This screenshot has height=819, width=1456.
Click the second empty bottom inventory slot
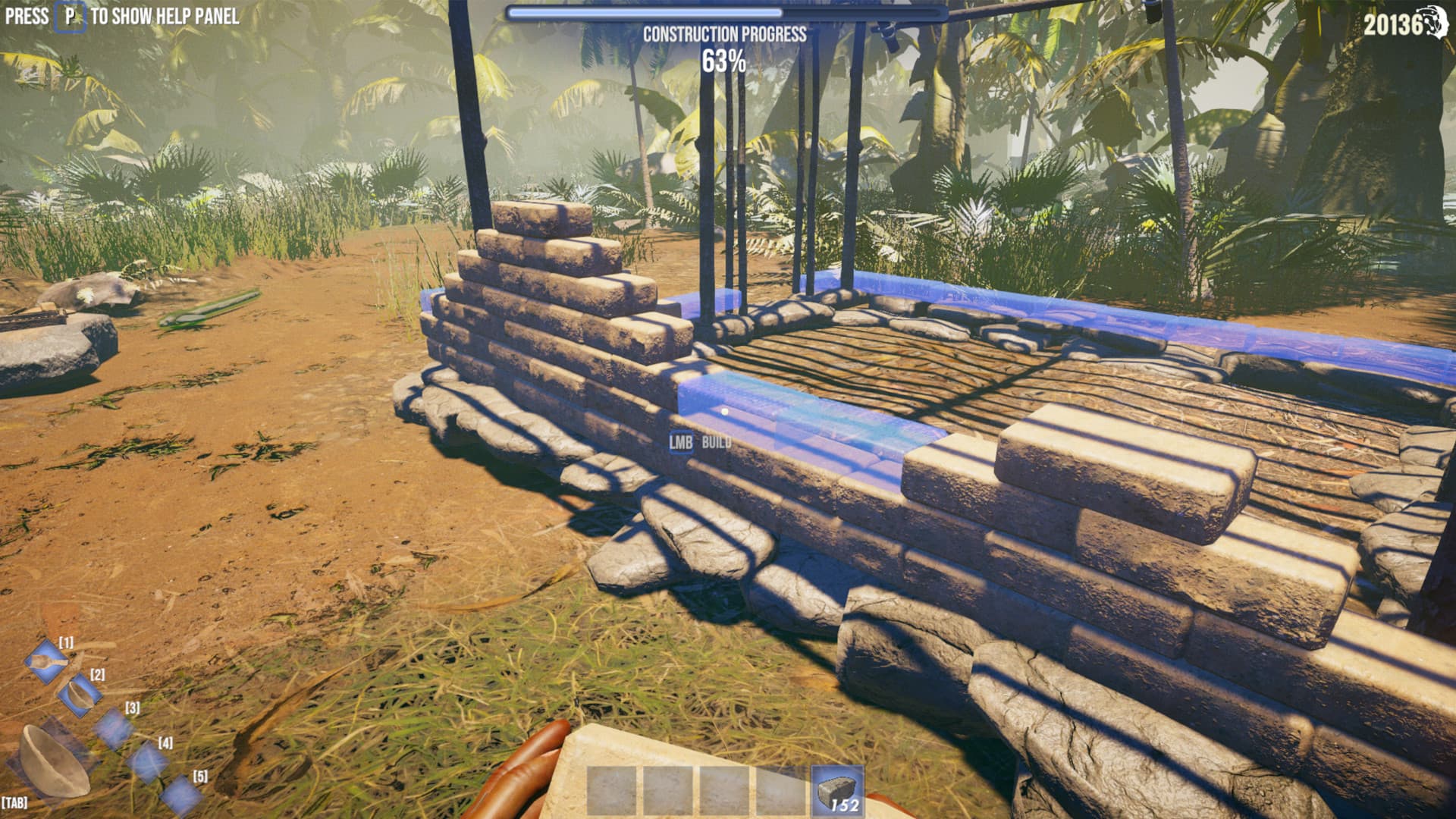pyautogui.click(x=668, y=790)
